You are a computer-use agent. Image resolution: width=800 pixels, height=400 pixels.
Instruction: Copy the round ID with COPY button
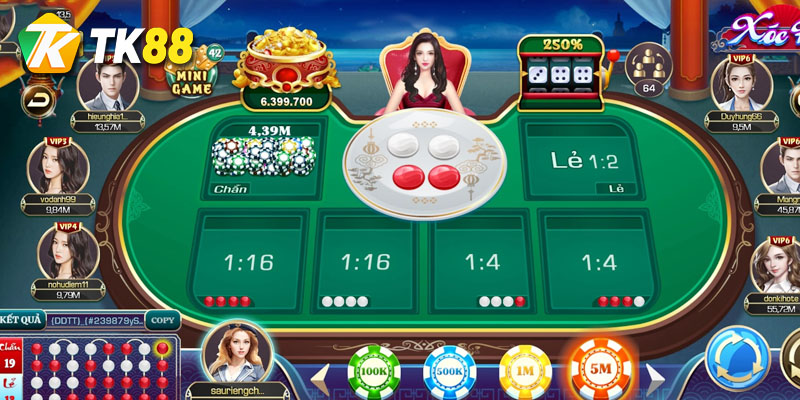coord(162,320)
